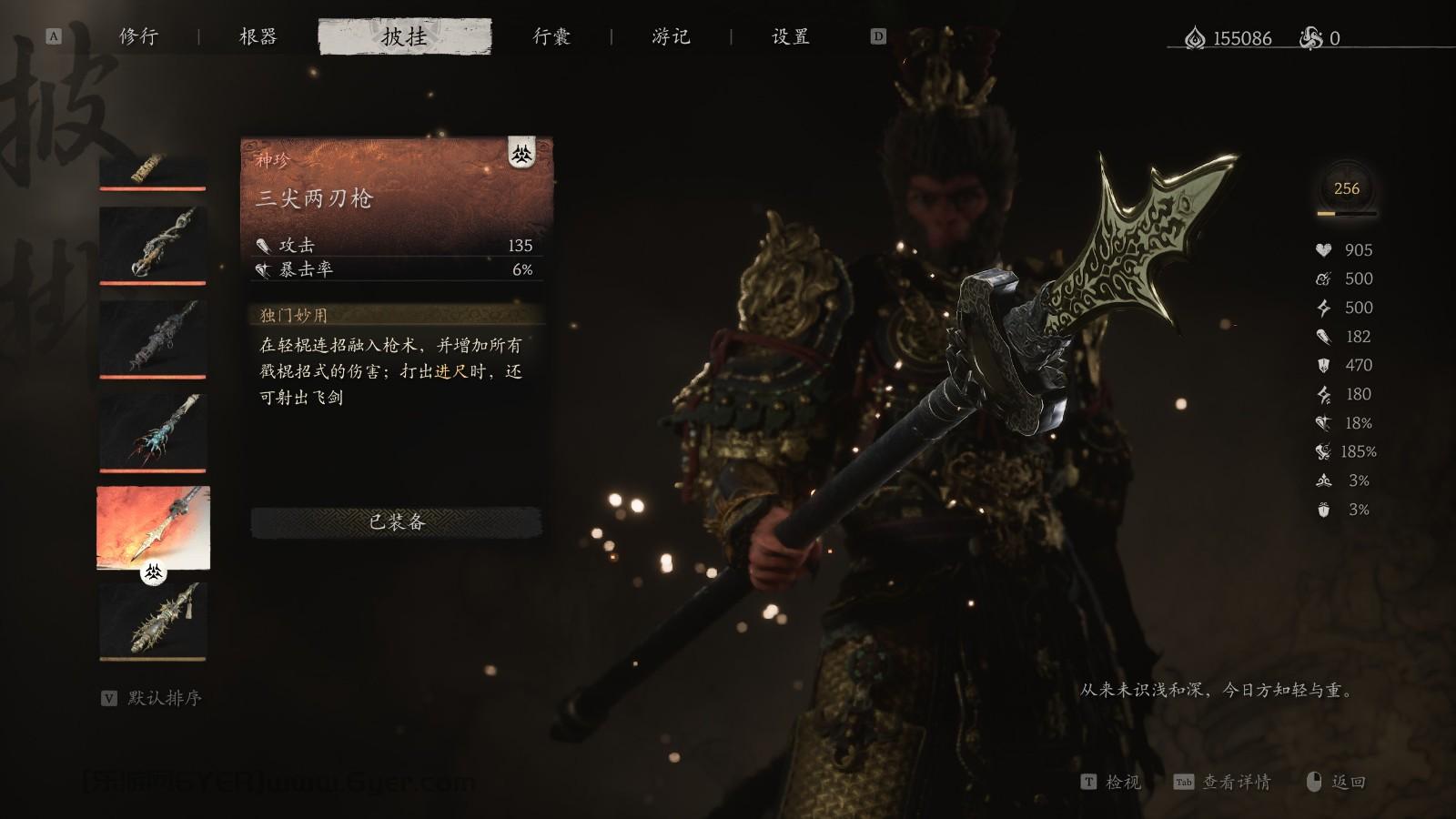Open the 行囊 tab
1456x819 pixels.
tap(553, 36)
